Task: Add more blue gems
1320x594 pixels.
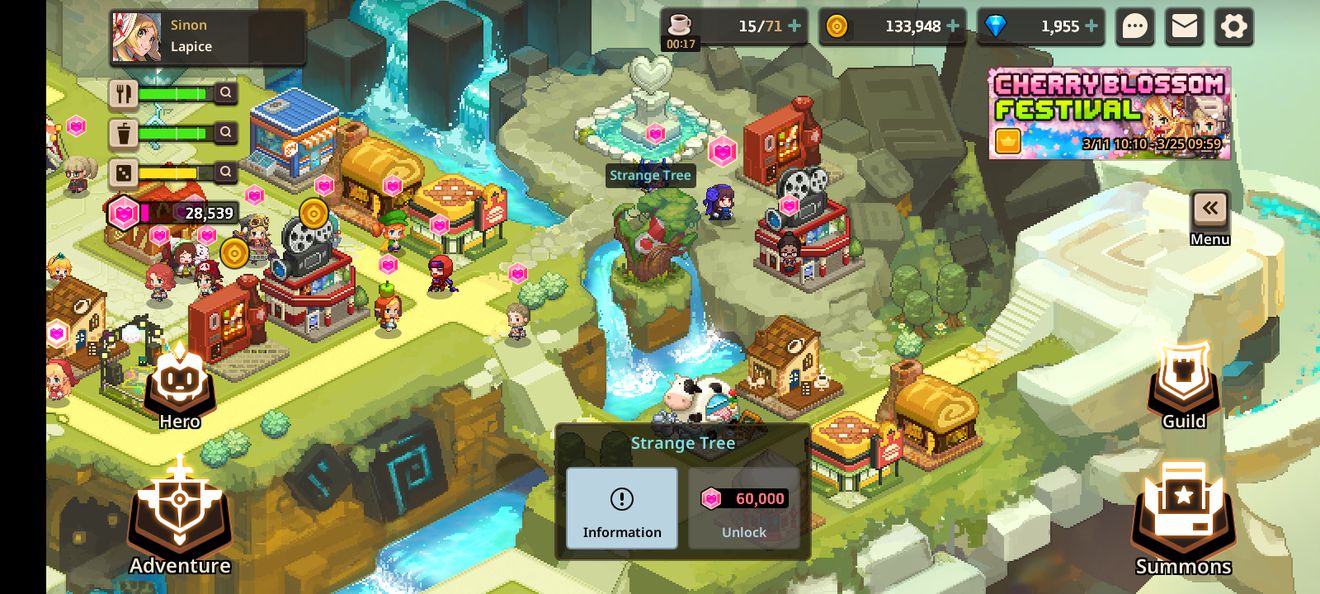Action: tap(1091, 26)
